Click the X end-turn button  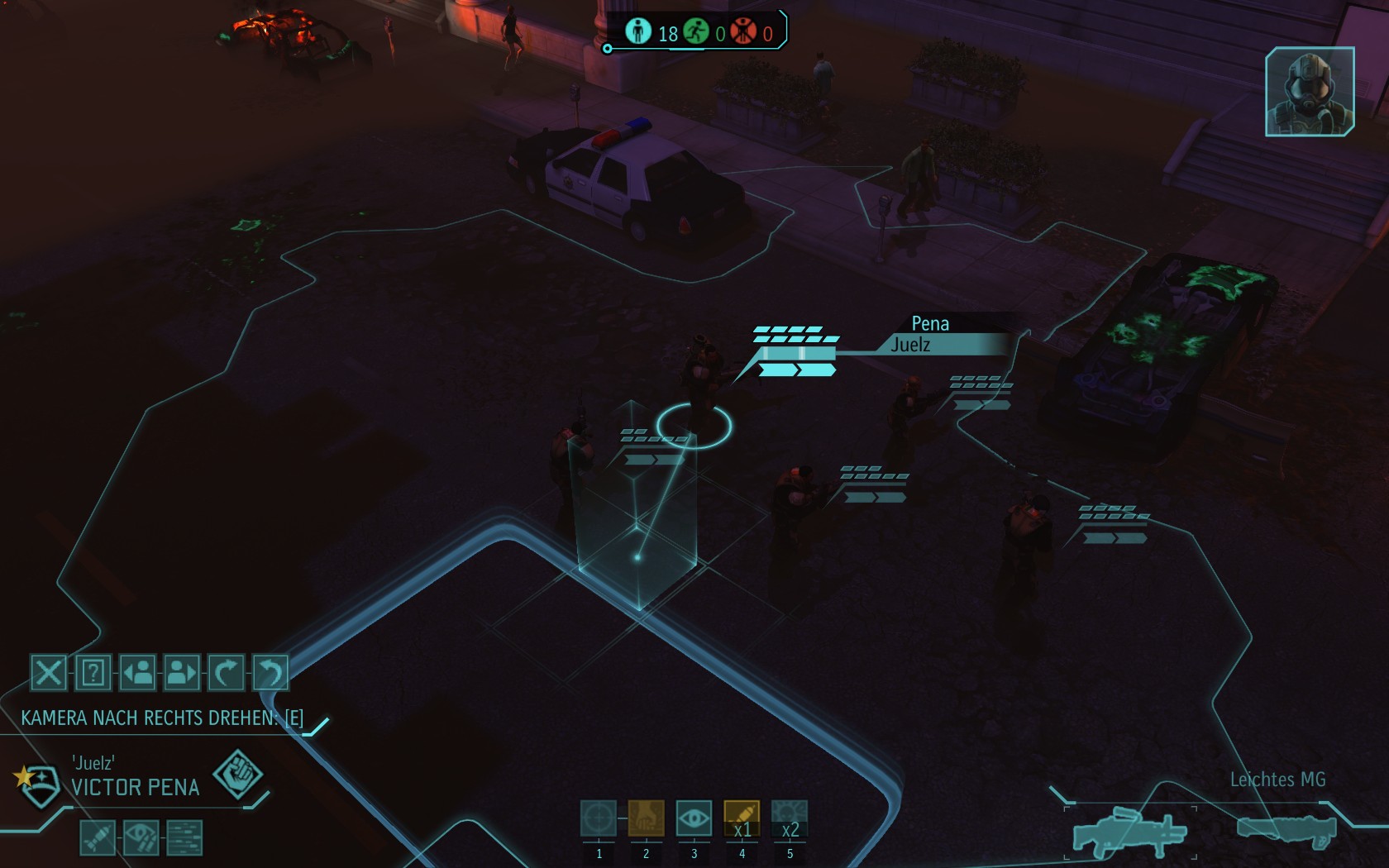pyautogui.click(x=48, y=673)
